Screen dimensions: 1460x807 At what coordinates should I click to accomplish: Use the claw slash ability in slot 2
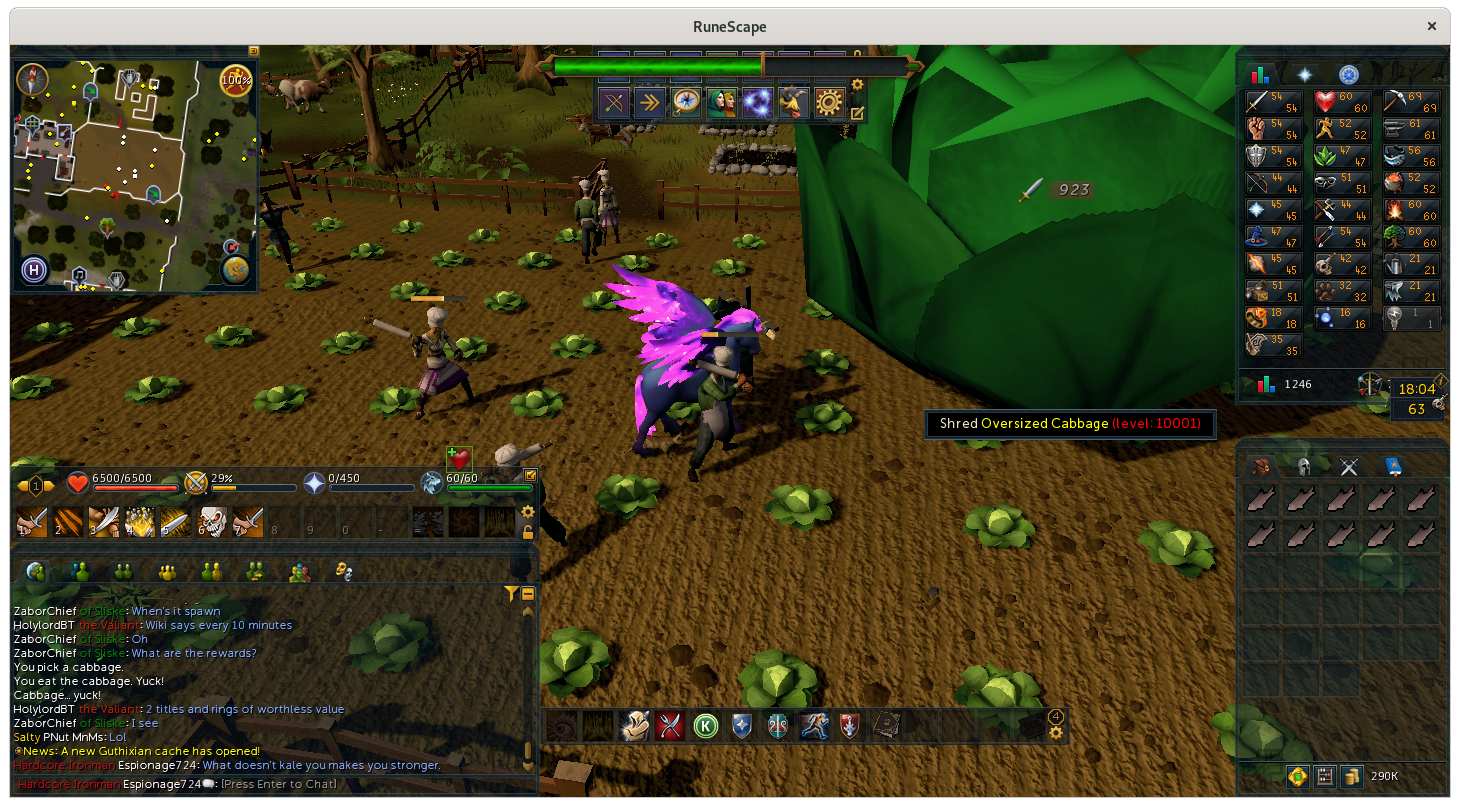tap(68, 522)
